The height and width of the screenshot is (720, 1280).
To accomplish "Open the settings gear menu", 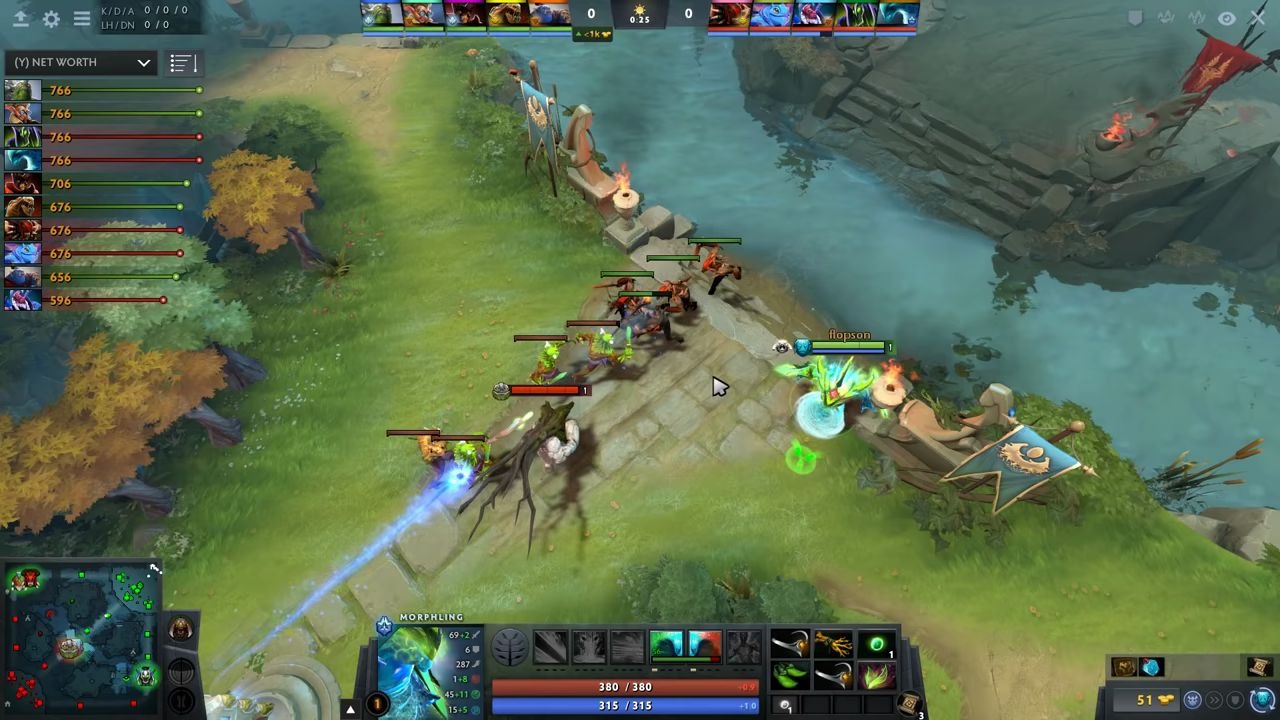I will click(x=51, y=18).
